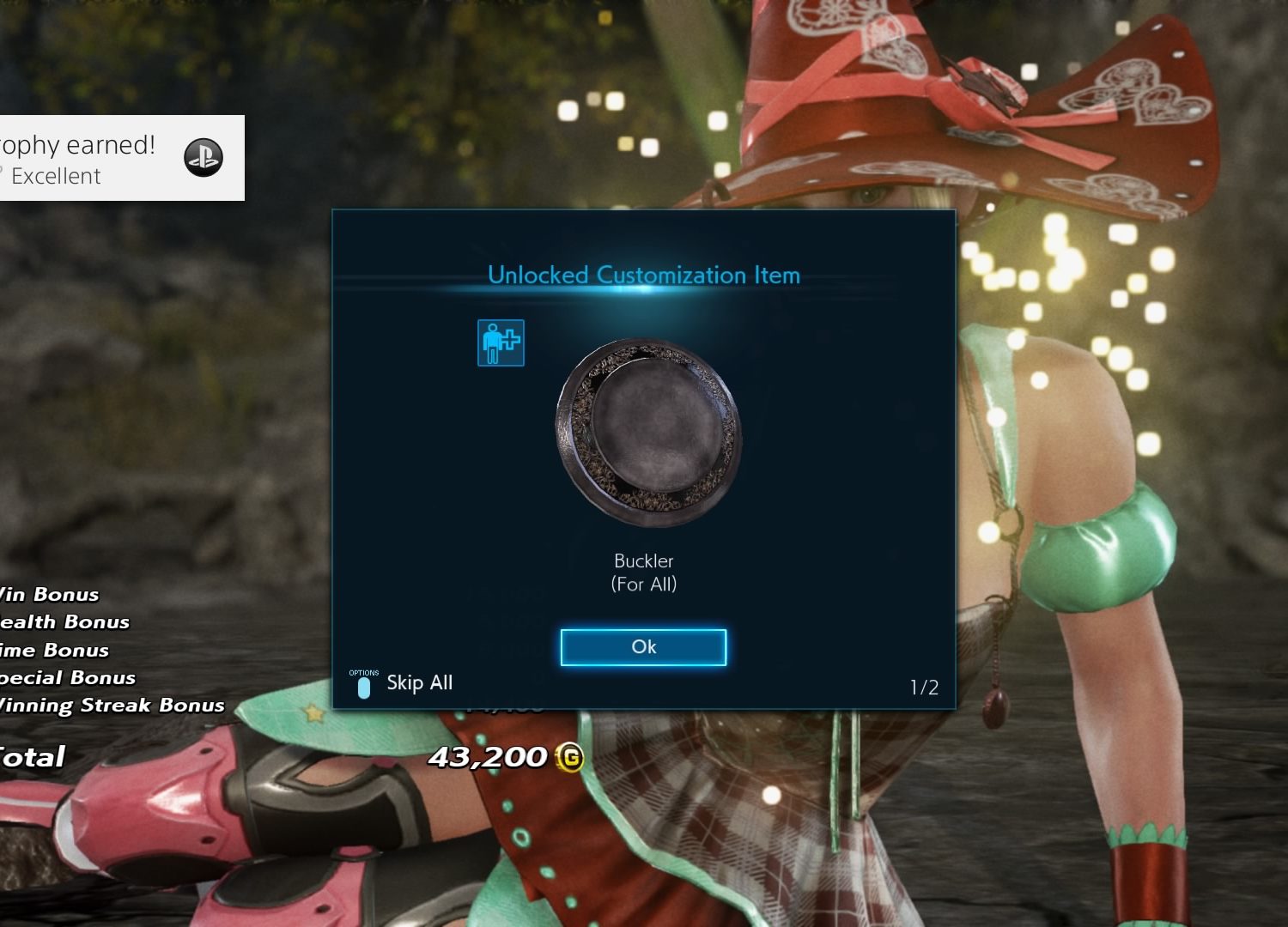The width and height of the screenshot is (1288, 927).
Task: Click the character customization category icon
Action: (x=501, y=342)
